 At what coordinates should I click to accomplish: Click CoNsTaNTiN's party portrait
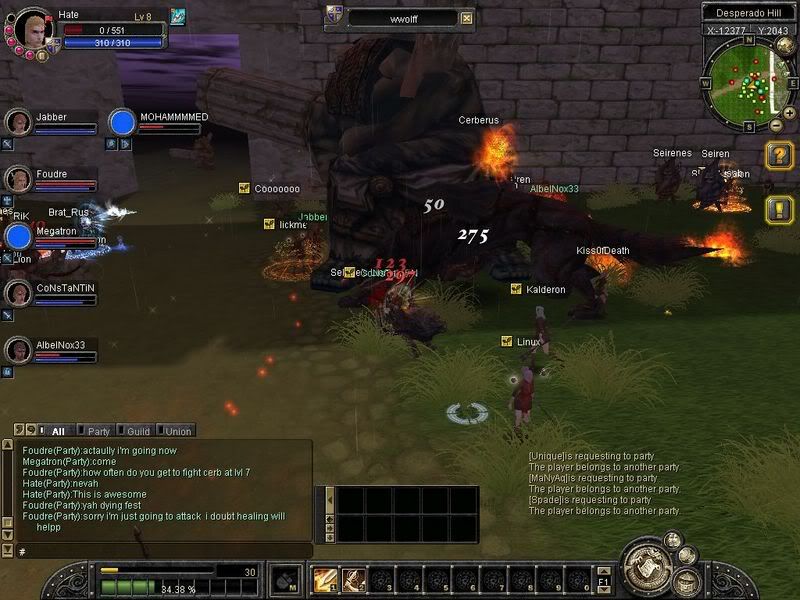point(18,293)
